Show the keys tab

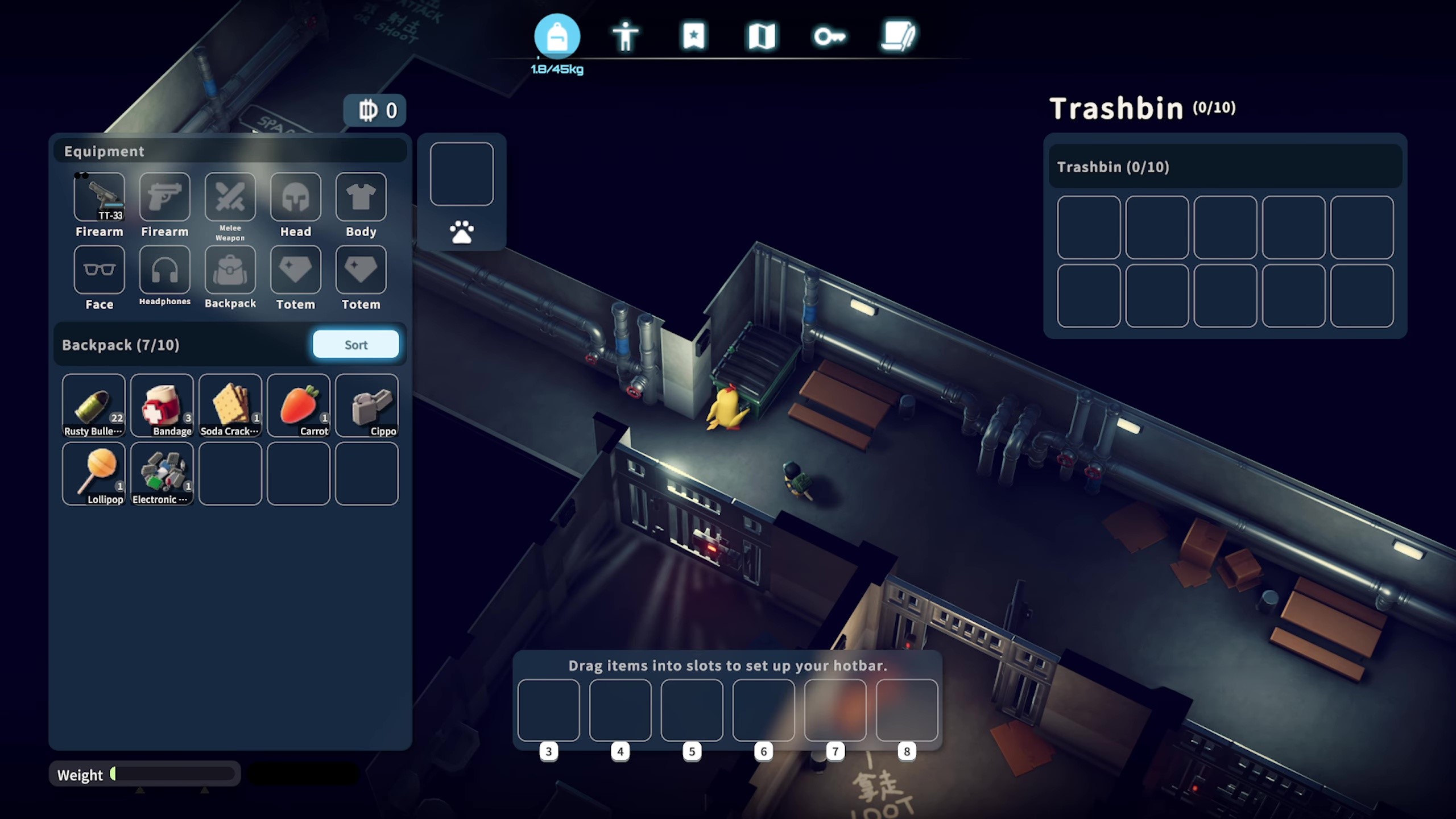830,37
